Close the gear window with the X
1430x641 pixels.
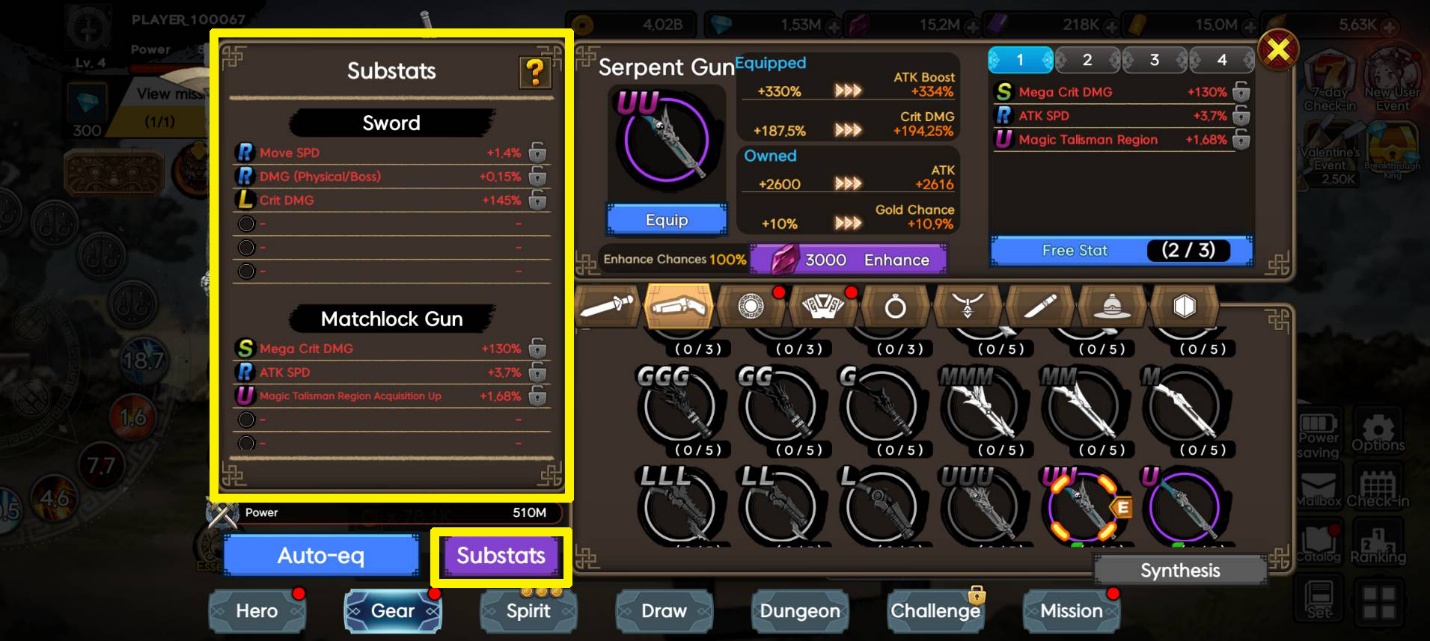(1277, 48)
